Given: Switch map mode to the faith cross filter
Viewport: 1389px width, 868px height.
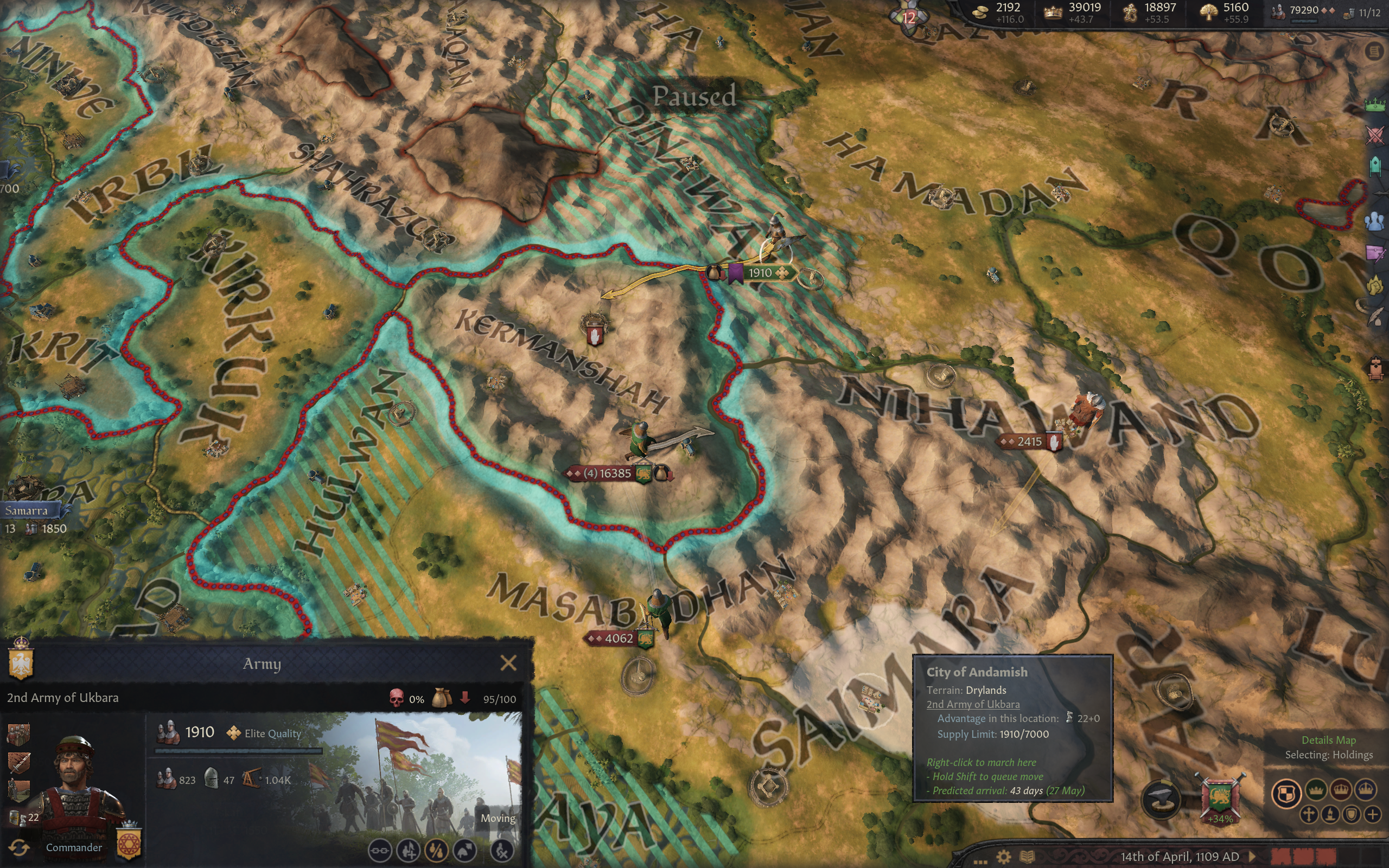Looking at the screenshot, I should coord(1309,815).
